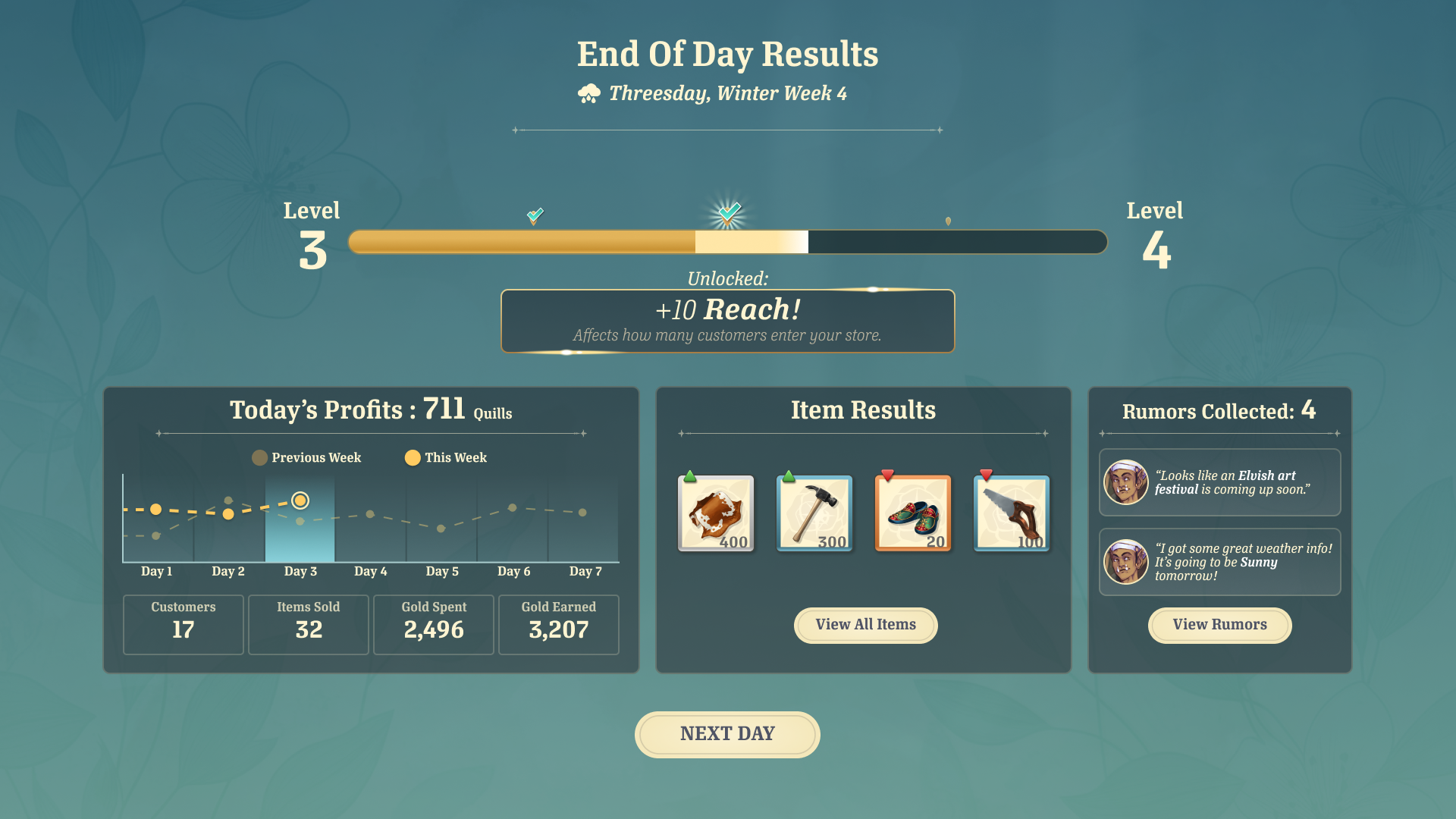Open View All Items list
Screen dimensions: 1456x819
coord(865,625)
